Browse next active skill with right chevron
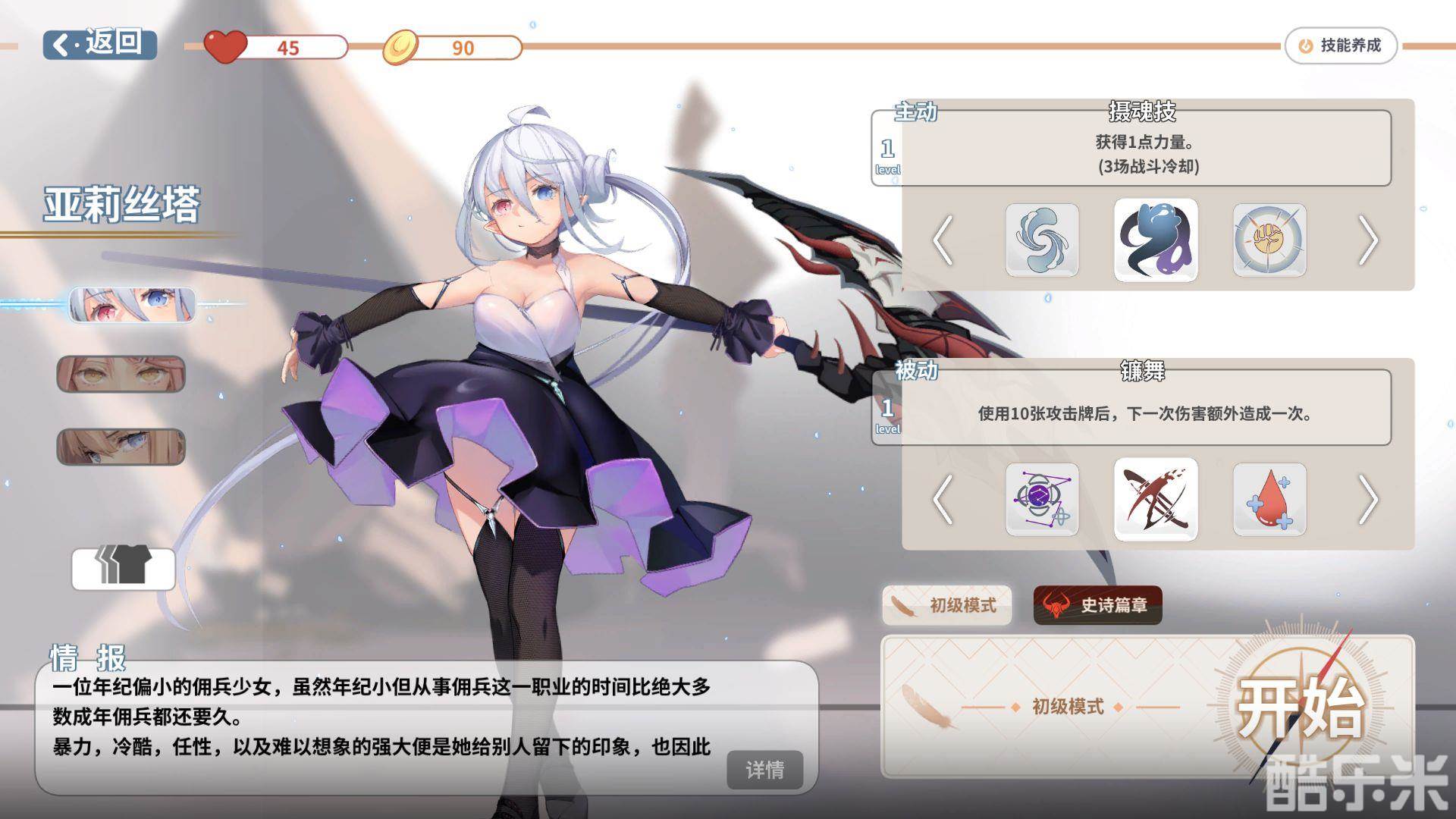The height and width of the screenshot is (819, 1456). tap(1370, 241)
